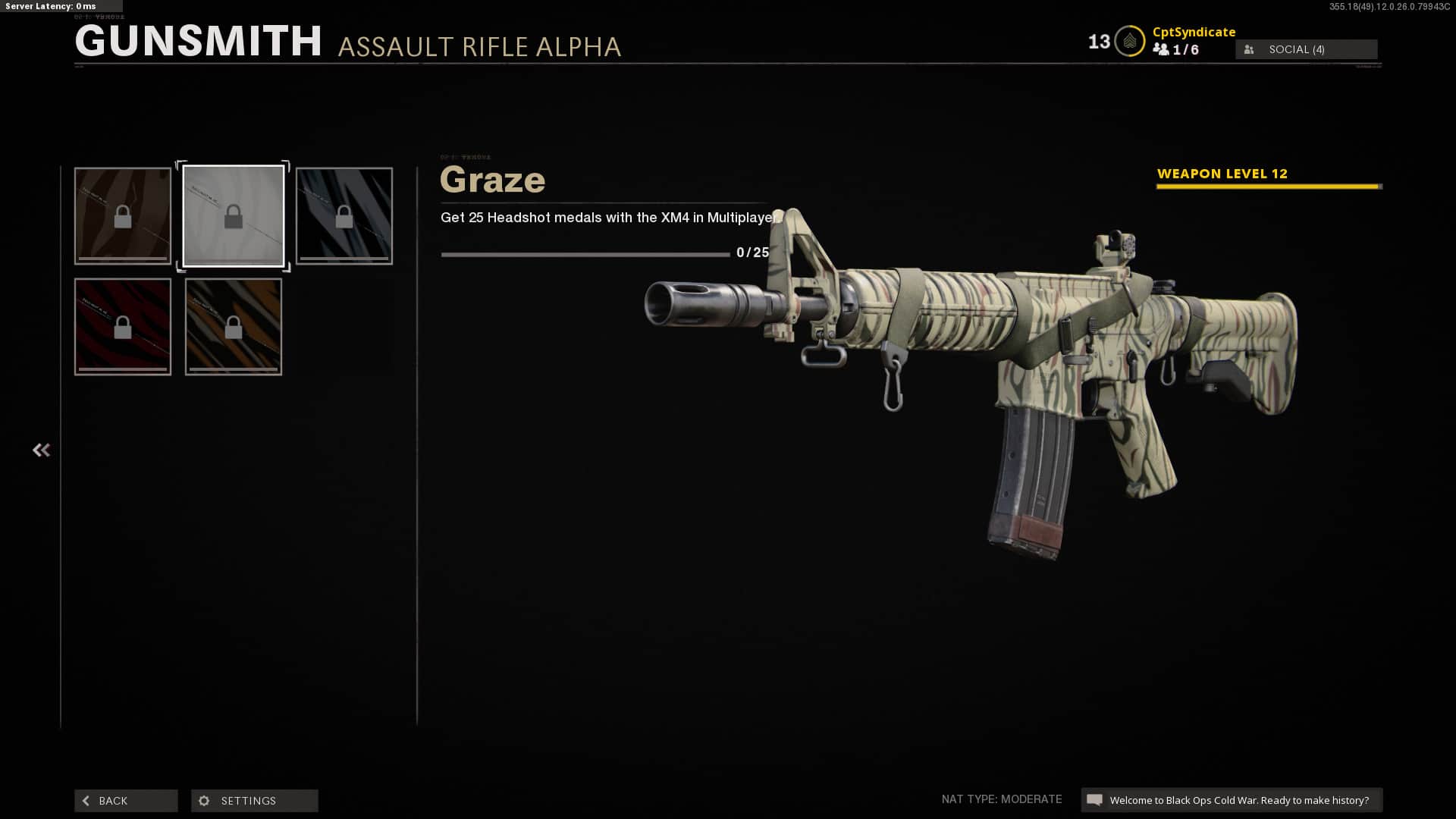The width and height of the screenshot is (1456, 819).
Task: Select the orange and black camo tile
Action: (234, 327)
